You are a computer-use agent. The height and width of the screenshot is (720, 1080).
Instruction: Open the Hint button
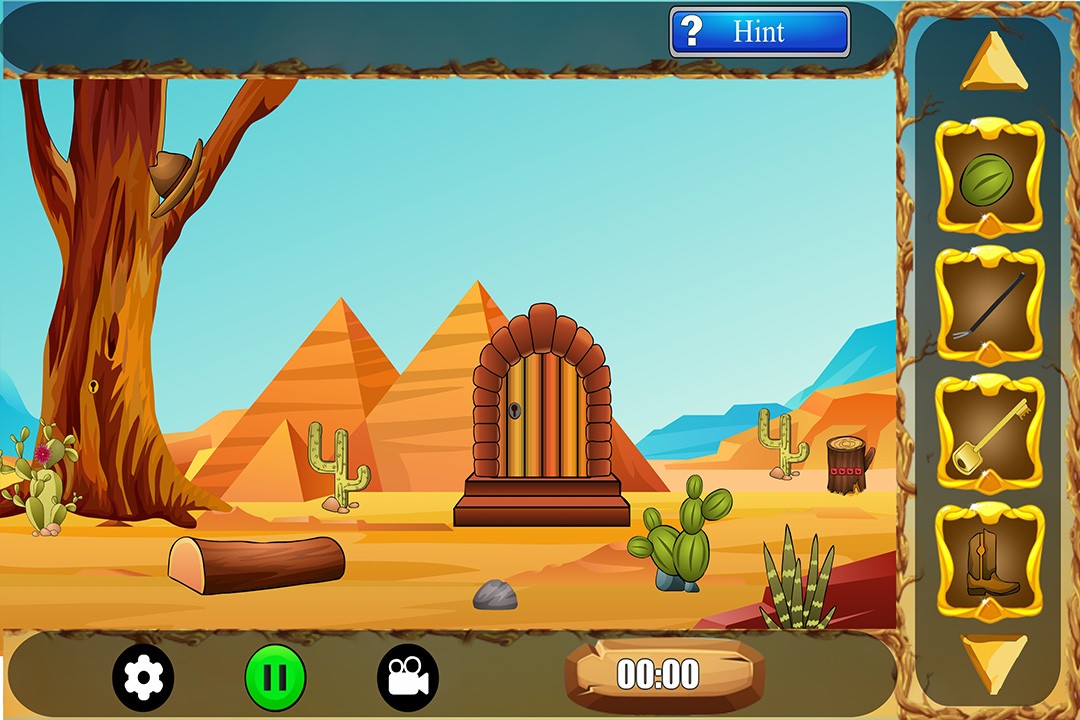click(759, 32)
